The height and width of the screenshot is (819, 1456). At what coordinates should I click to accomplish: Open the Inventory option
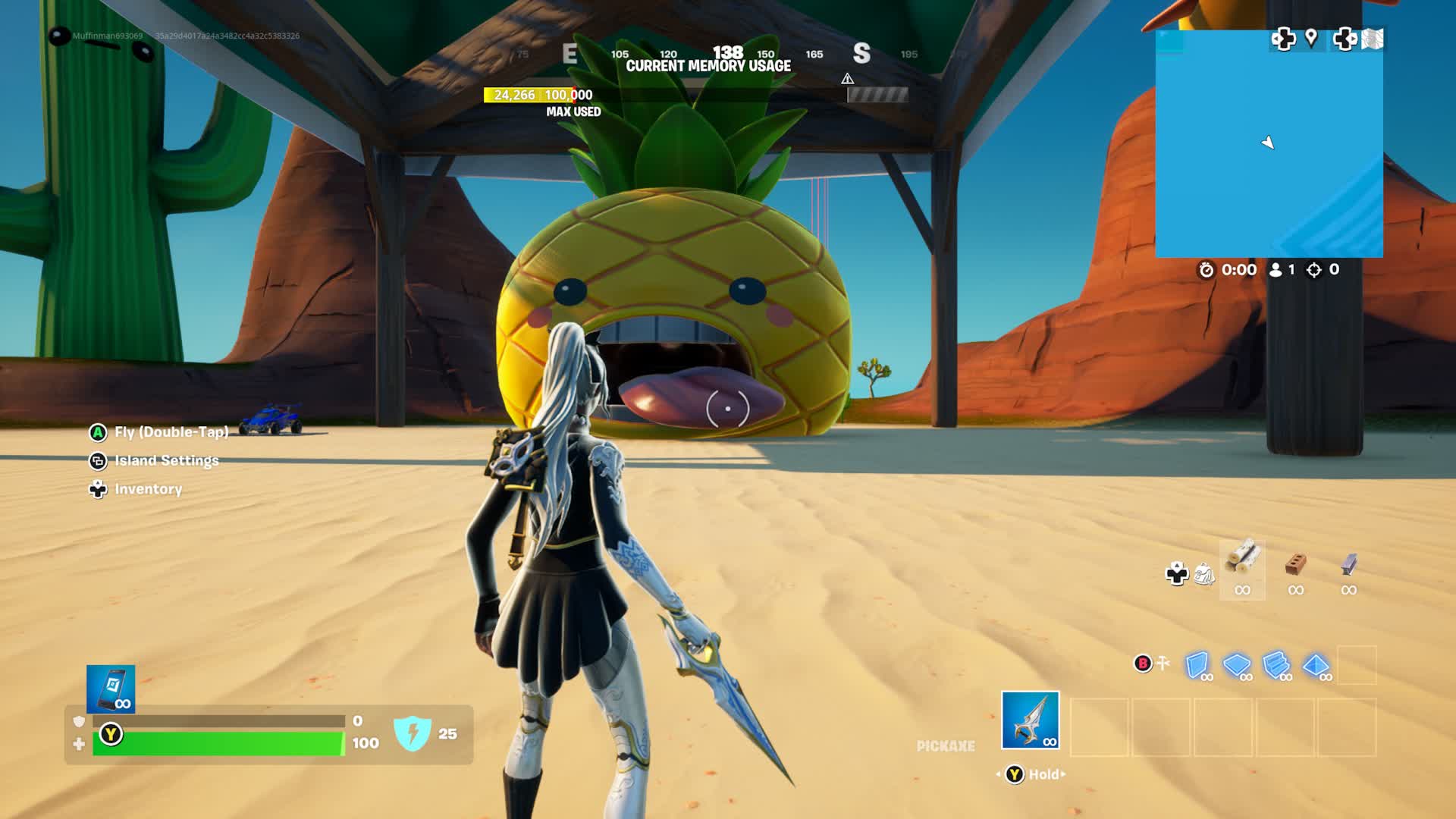(x=148, y=489)
